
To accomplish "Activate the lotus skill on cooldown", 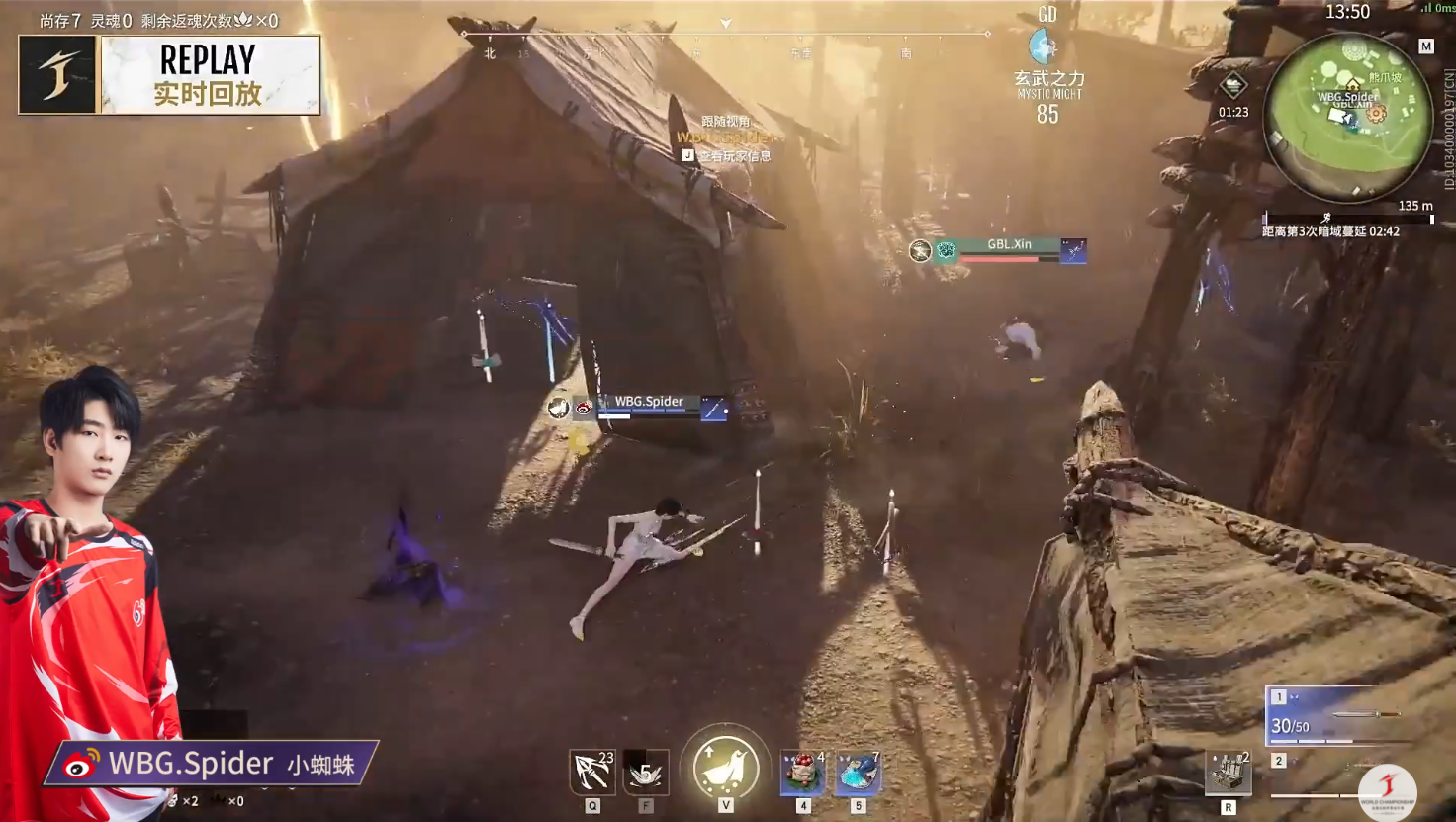I will [x=645, y=772].
